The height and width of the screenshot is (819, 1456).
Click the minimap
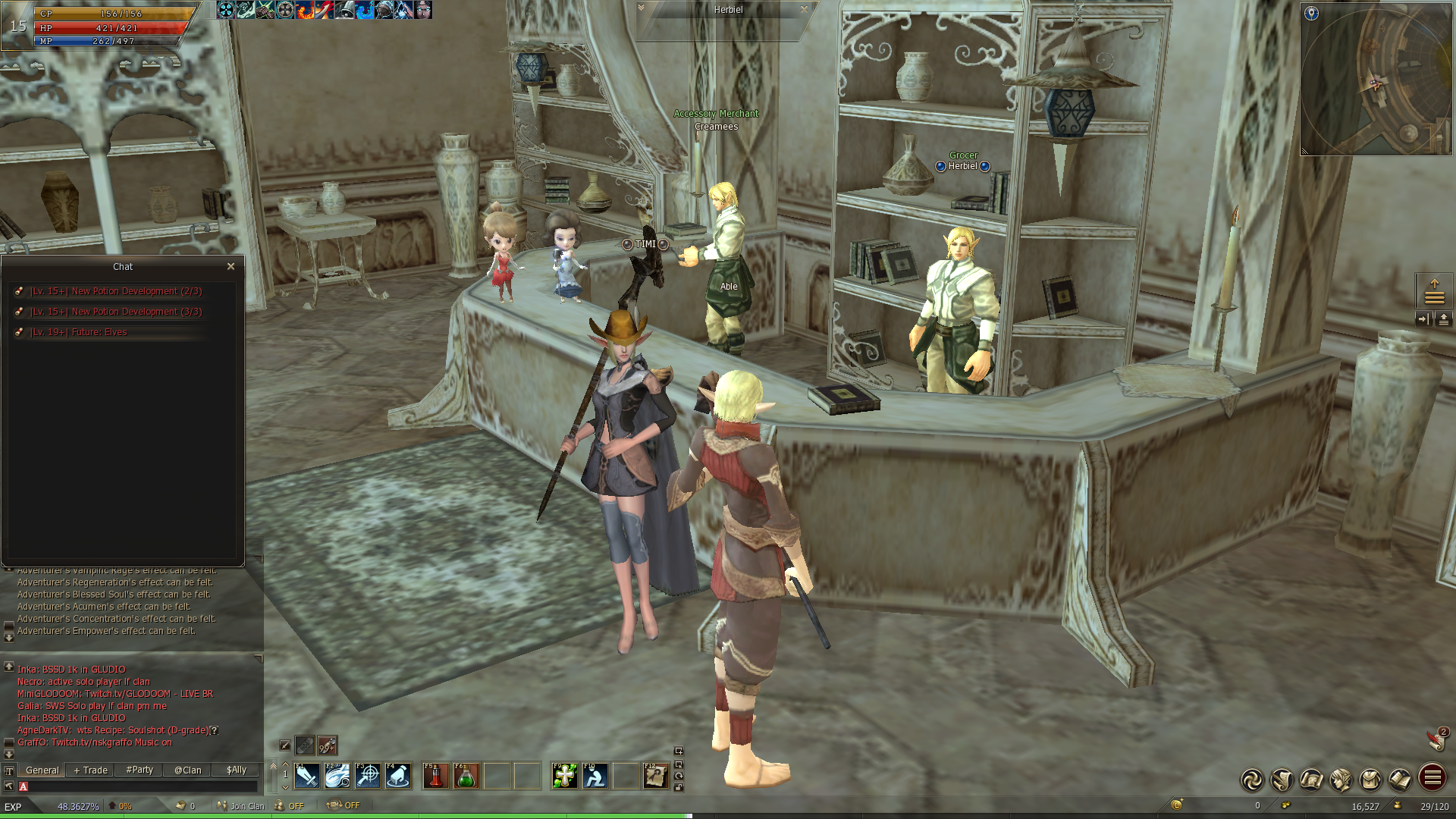(1376, 80)
